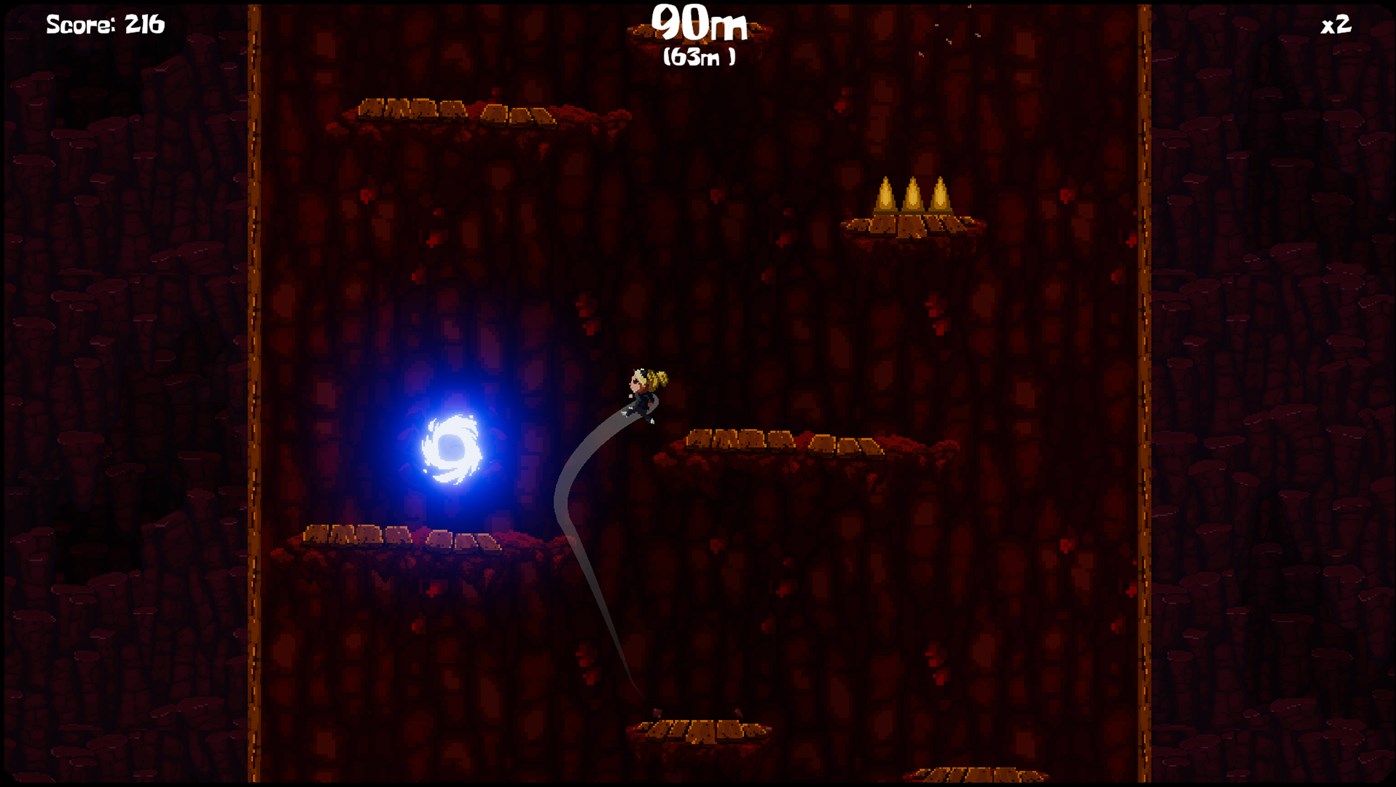Click the platform beneath the spikes

910,228
